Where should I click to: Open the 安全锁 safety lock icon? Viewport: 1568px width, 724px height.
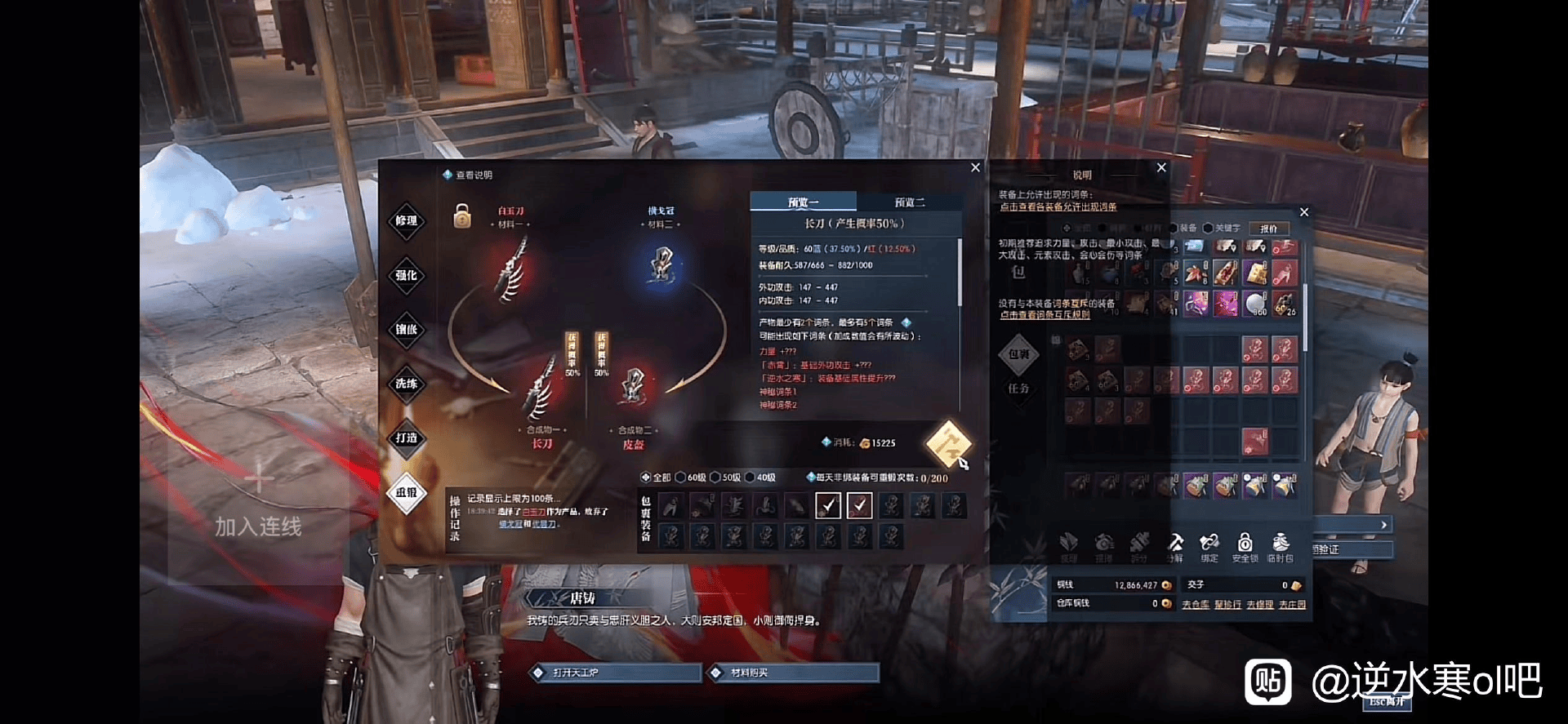[x=1245, y=546]
